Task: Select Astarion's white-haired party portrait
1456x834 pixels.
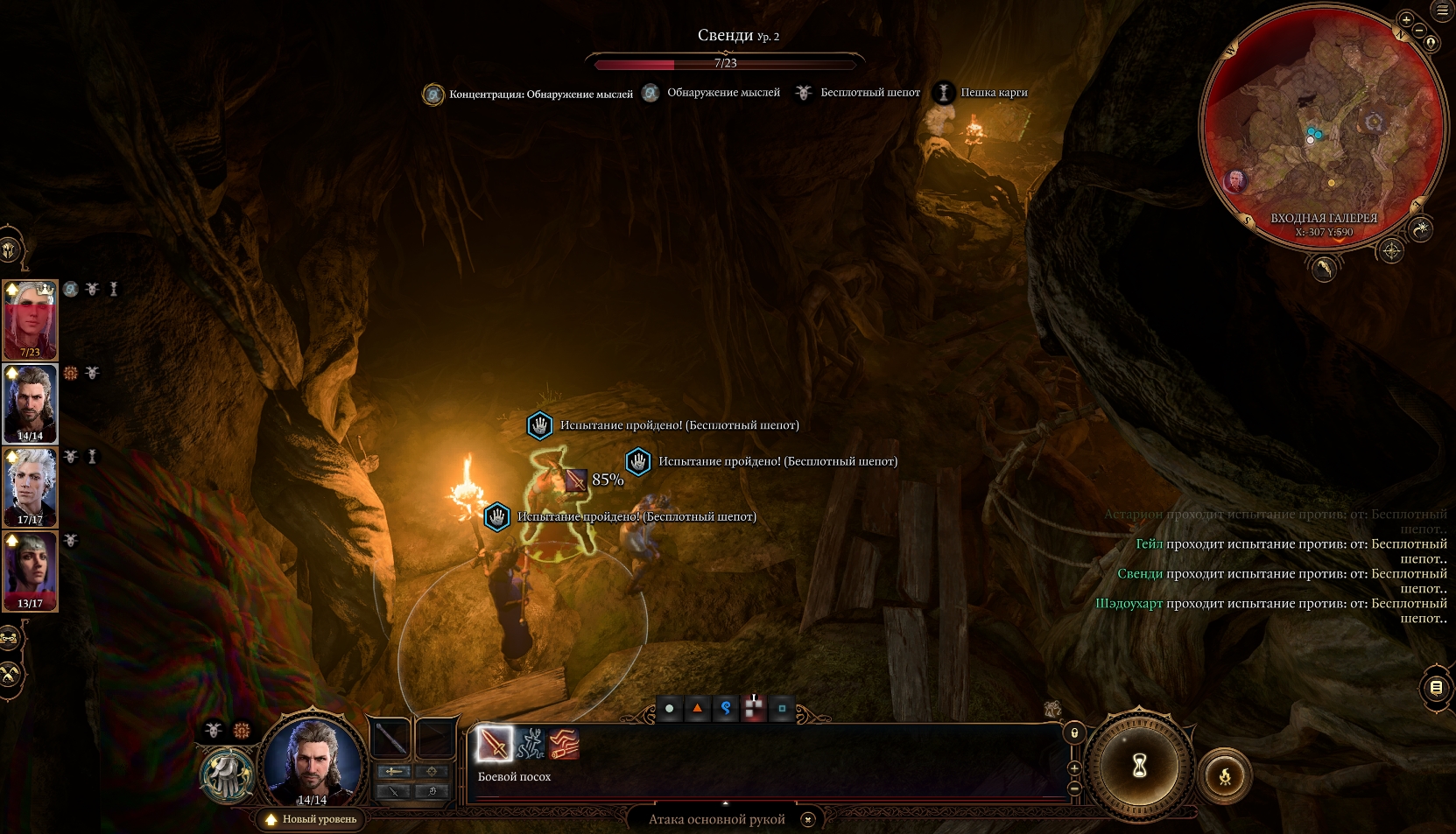Action: [31, 487]
